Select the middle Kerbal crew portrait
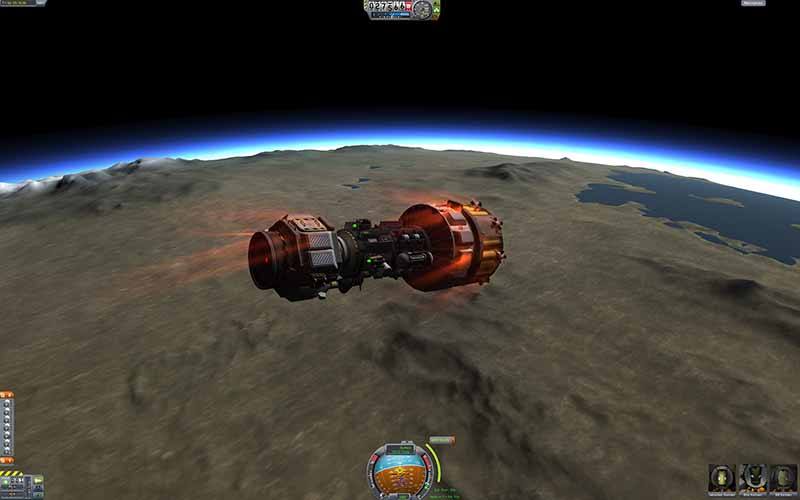Image resolution: width=800 pixels, height=500 pixels. click(751, 476)
